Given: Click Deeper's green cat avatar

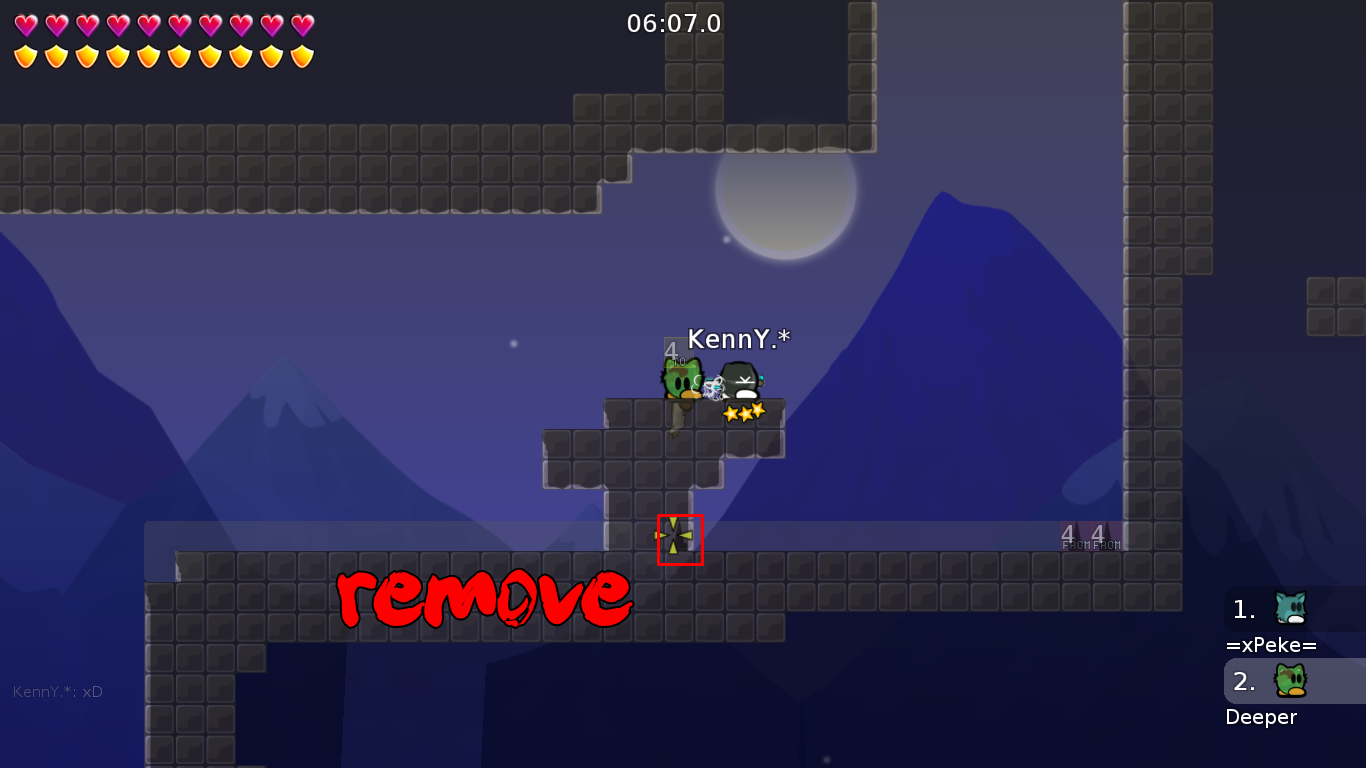Looking at the screenshot, I should (1291, 681).
